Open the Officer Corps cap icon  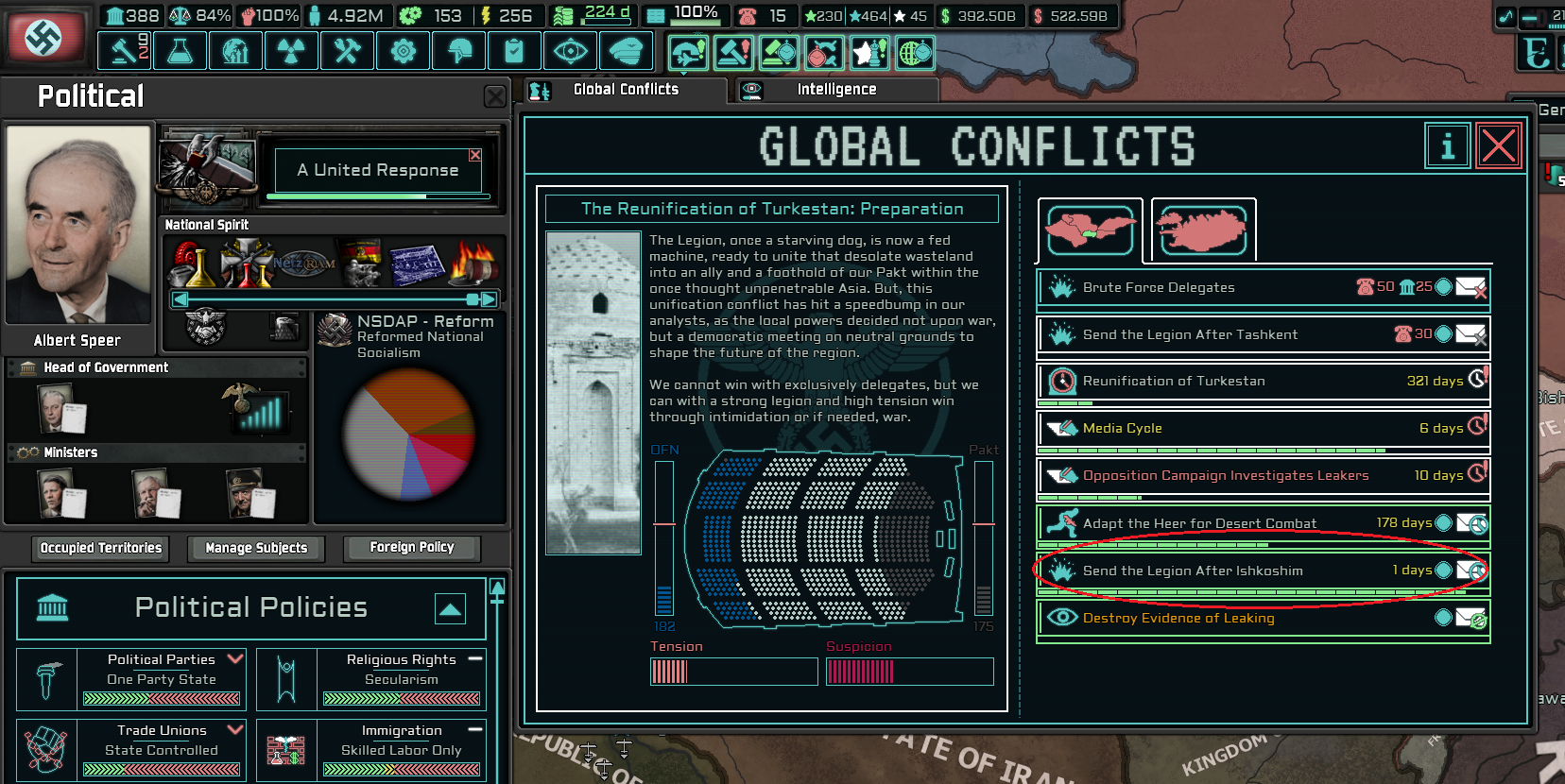(x=627, y=50)
